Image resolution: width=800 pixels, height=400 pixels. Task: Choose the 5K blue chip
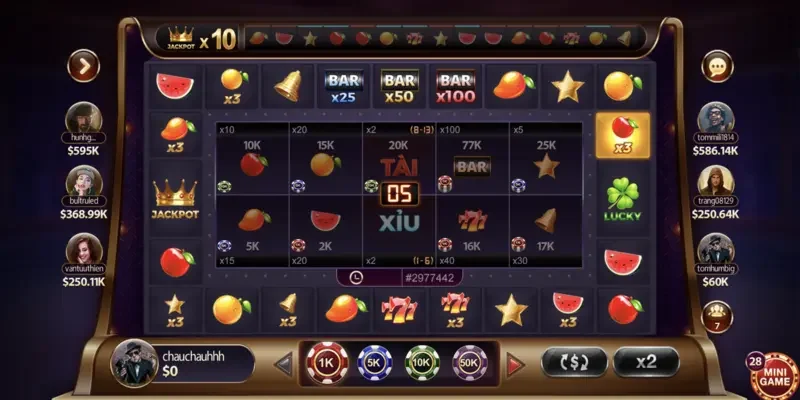click(374, 362)
